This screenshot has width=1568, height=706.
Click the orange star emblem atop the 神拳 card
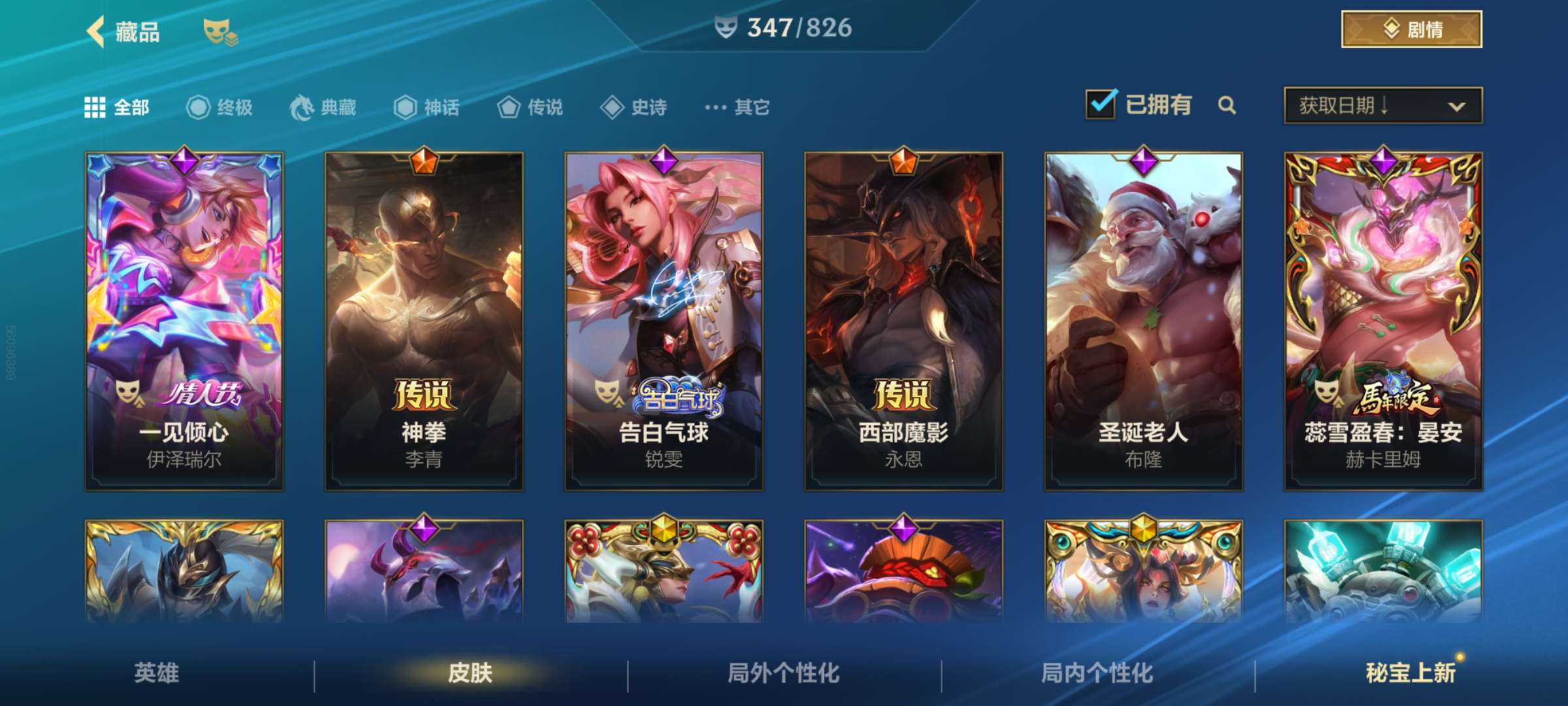(x=425, y=163)
